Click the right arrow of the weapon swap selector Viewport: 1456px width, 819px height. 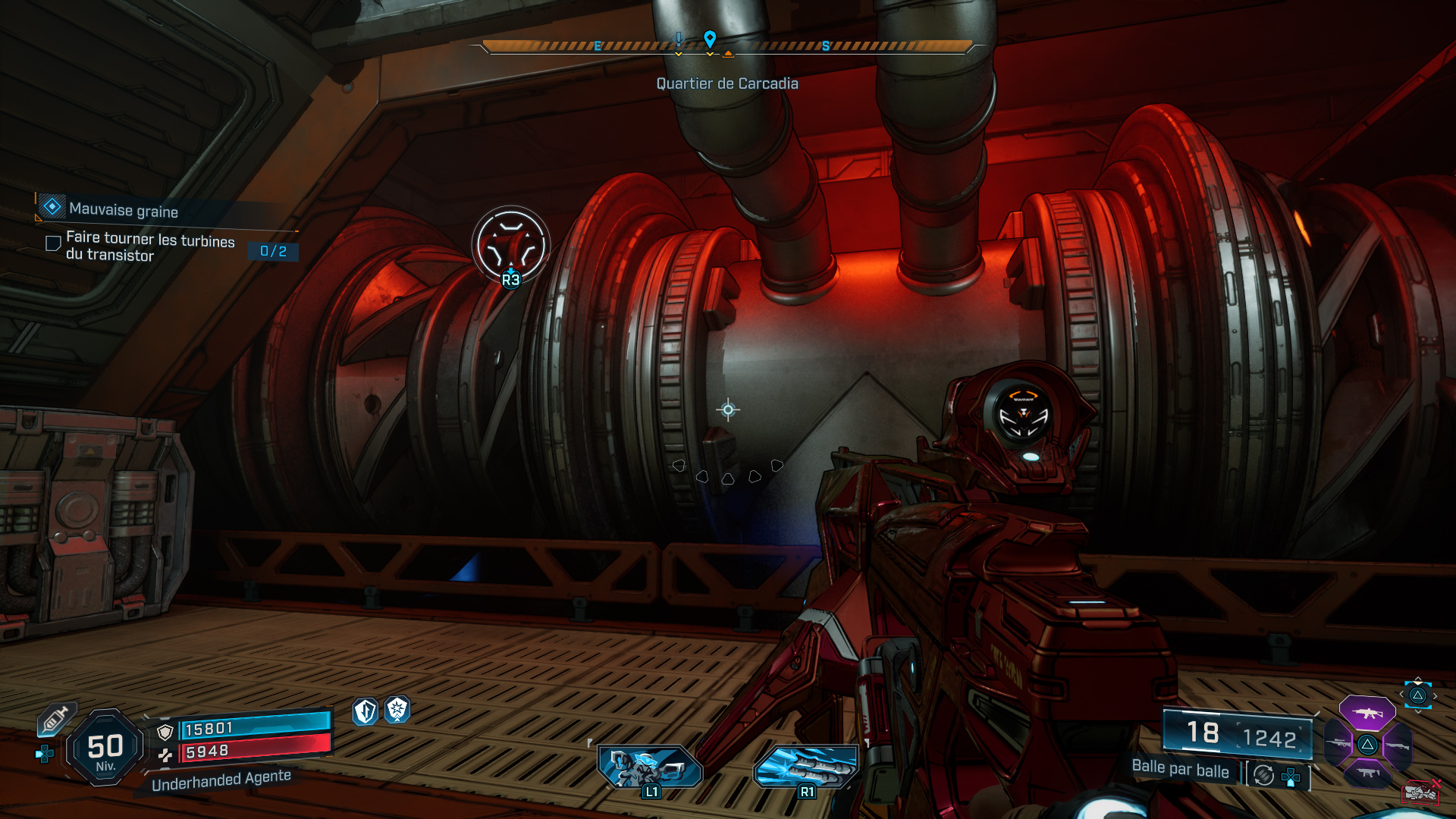1435,696
